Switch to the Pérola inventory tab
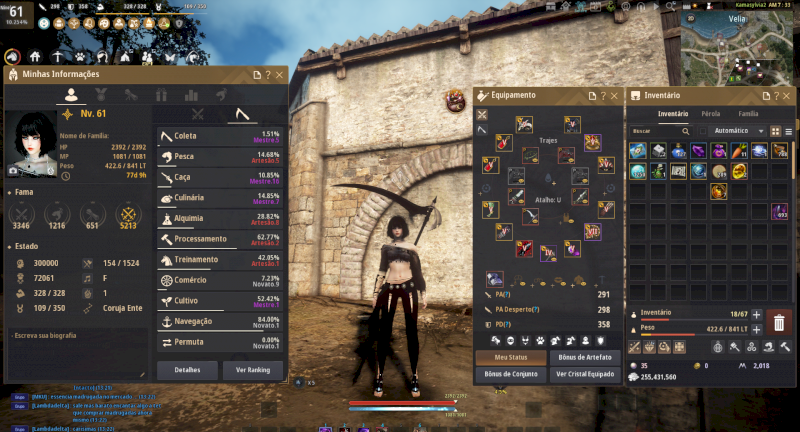 710,114
